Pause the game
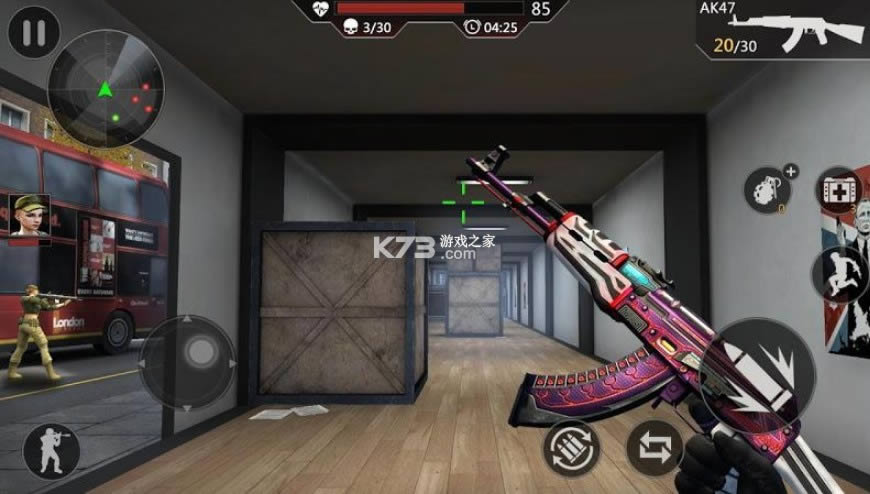Viewport: 870px width, 494px height. (x=33, y=34)
